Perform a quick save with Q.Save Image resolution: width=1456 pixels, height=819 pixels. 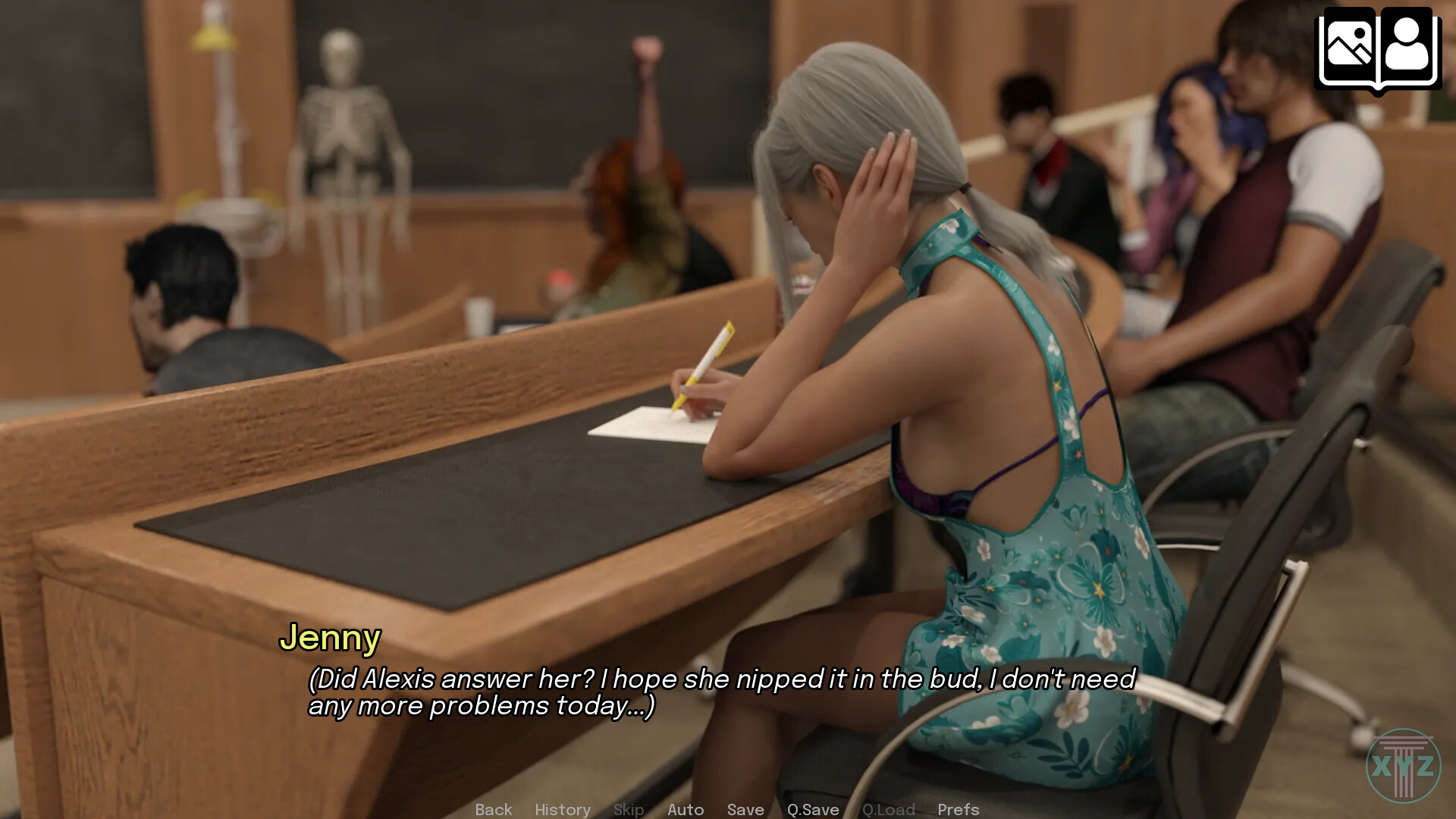coord(813,809)
